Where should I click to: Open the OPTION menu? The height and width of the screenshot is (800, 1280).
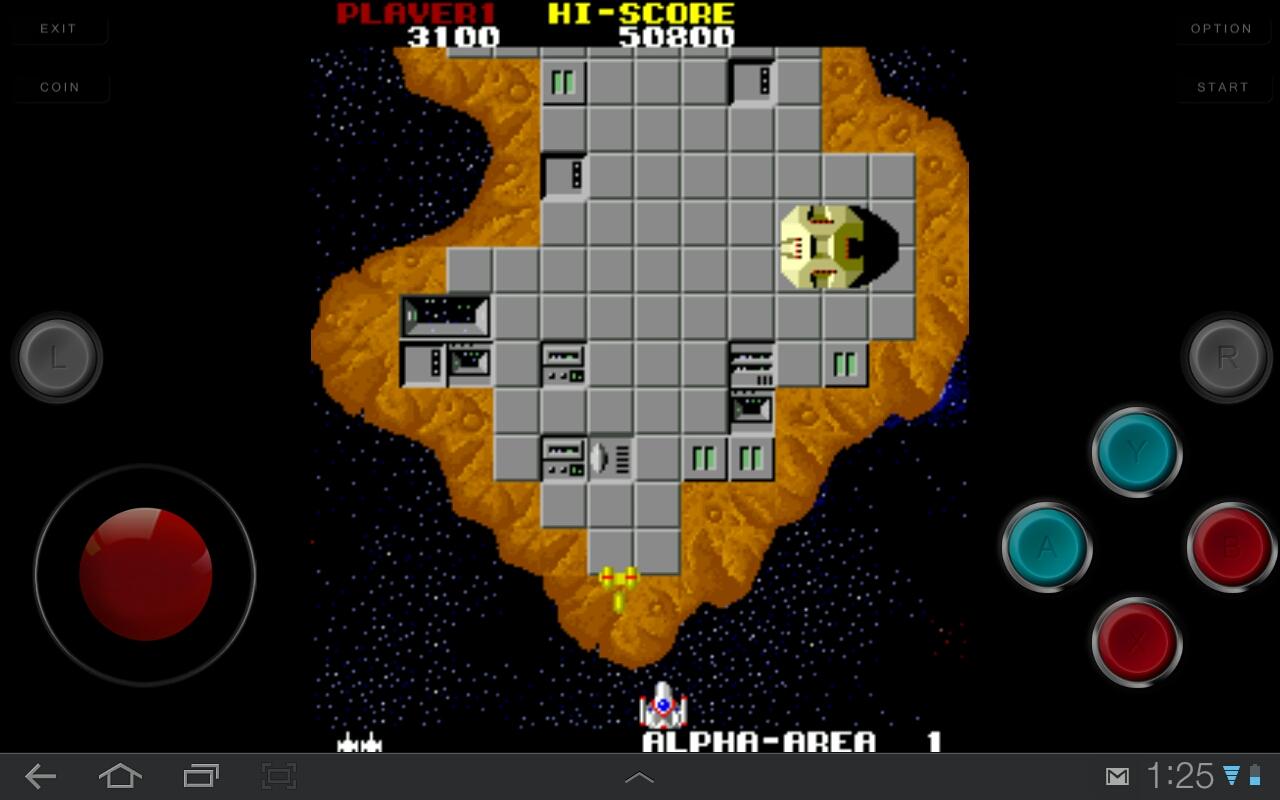click(x=1221, y=29)
